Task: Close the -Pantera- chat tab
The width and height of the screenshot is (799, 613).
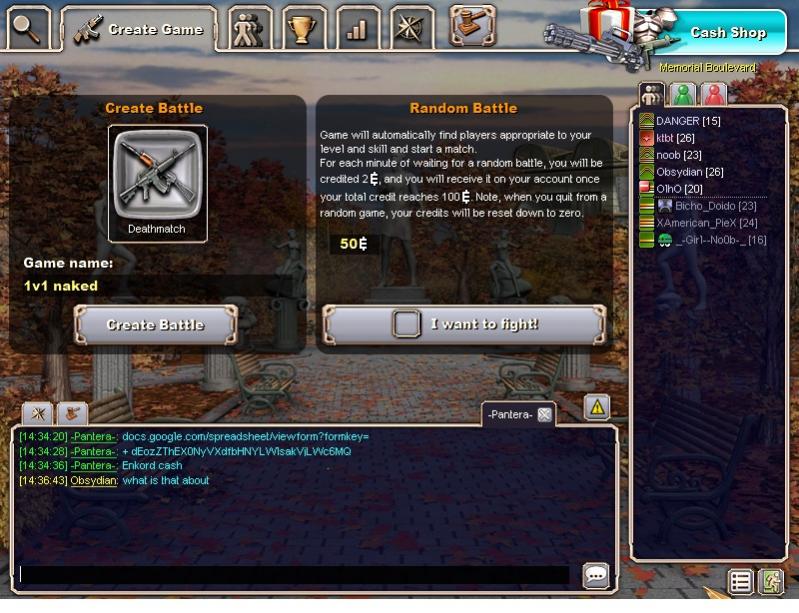Action: [x=545, y=414]
